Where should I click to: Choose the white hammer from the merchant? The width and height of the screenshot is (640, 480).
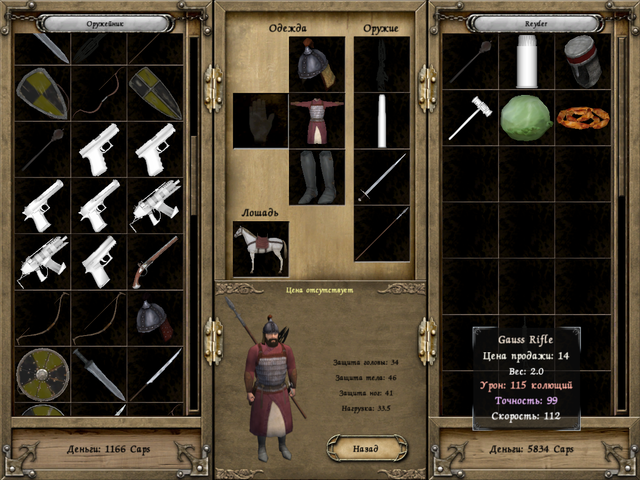click(x=470, y=118)
